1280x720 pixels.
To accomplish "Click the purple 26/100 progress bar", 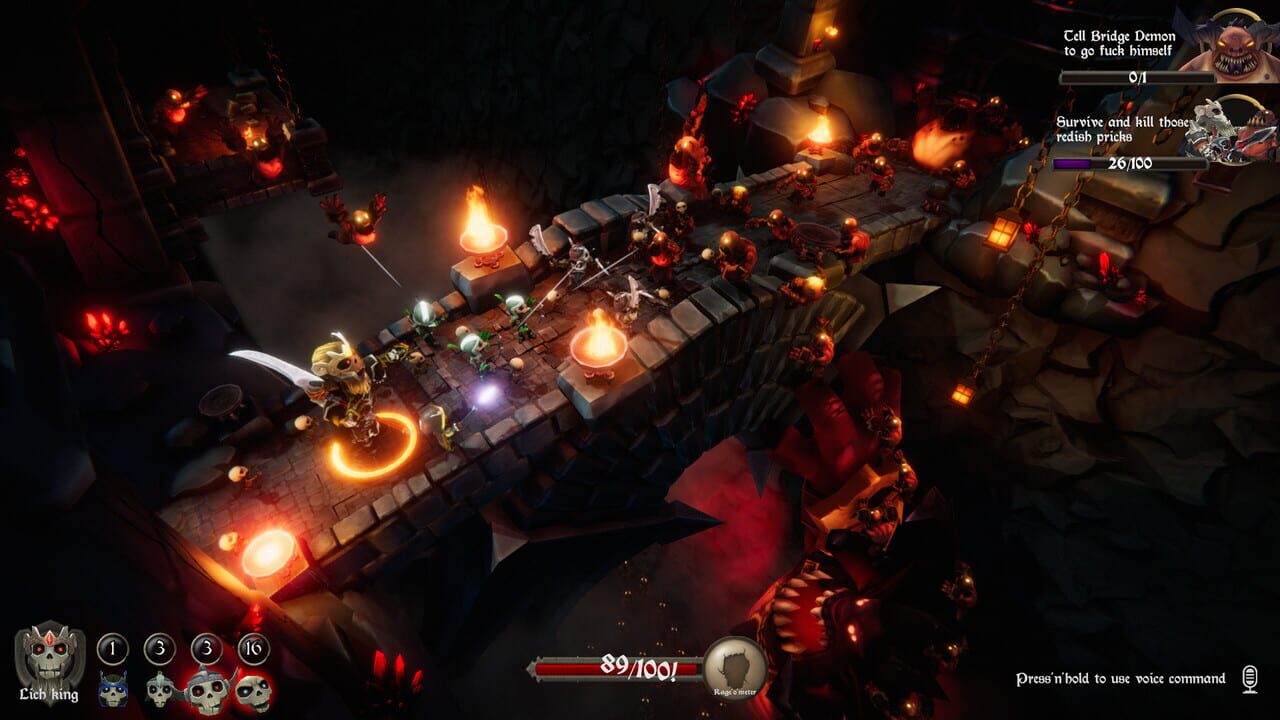I will coord(1132,163).
